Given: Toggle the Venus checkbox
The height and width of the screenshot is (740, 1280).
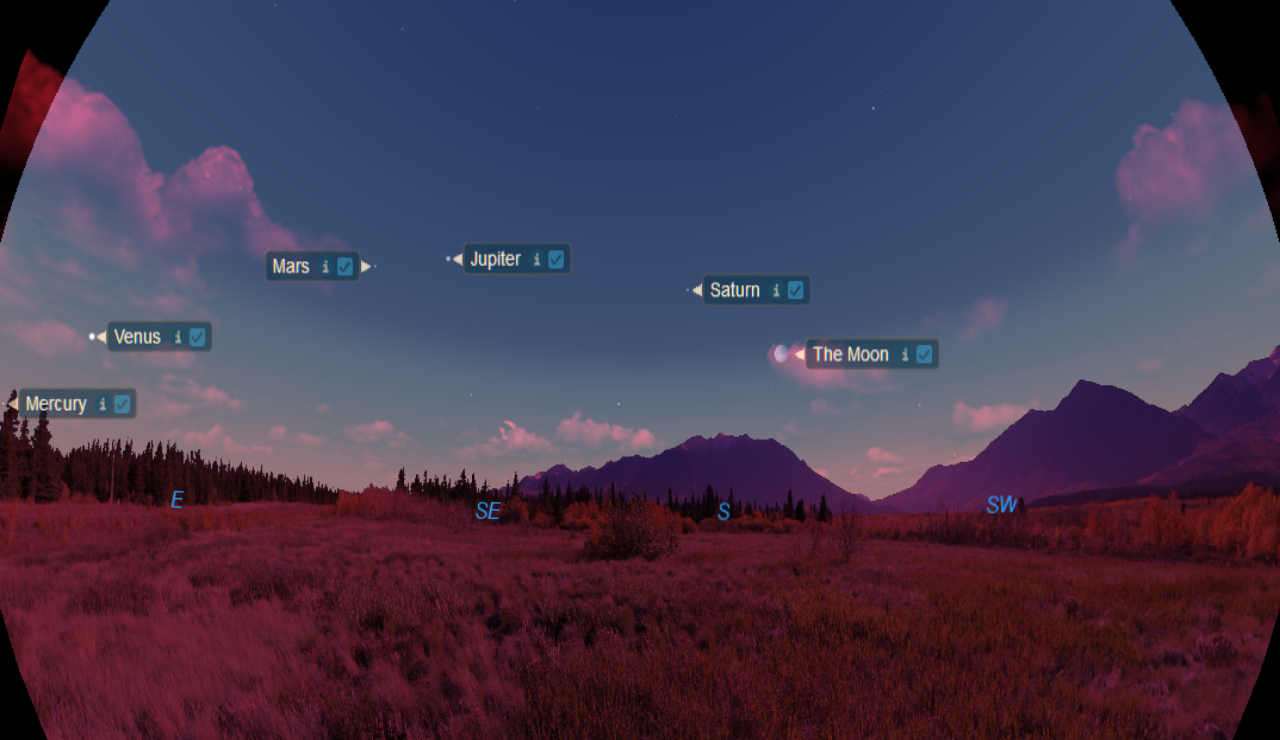Looking at the screenshot, I should point(197,337).
